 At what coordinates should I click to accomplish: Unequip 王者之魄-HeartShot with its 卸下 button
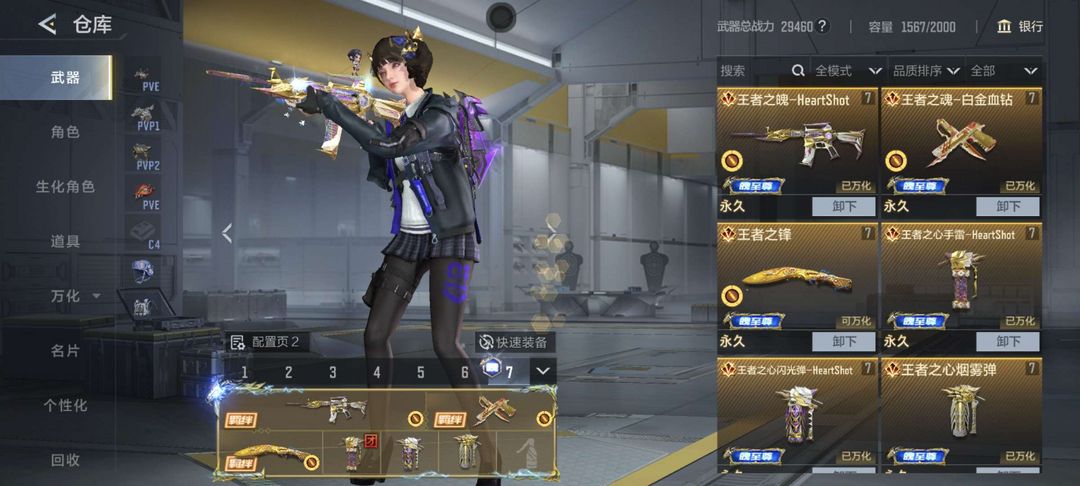[x=843, y=206]
